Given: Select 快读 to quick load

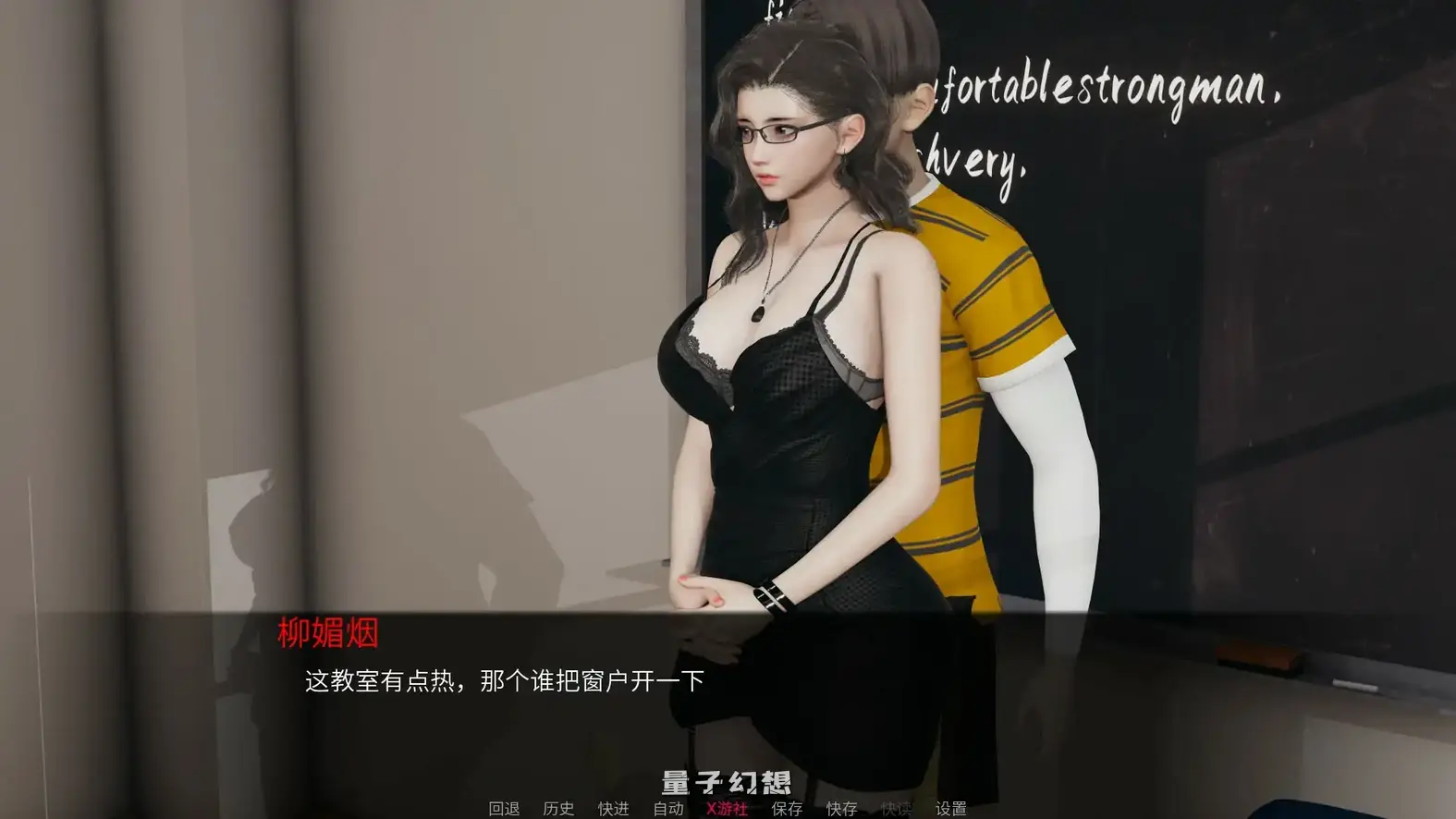Looking at the screenshot, I should pos(895,807).
